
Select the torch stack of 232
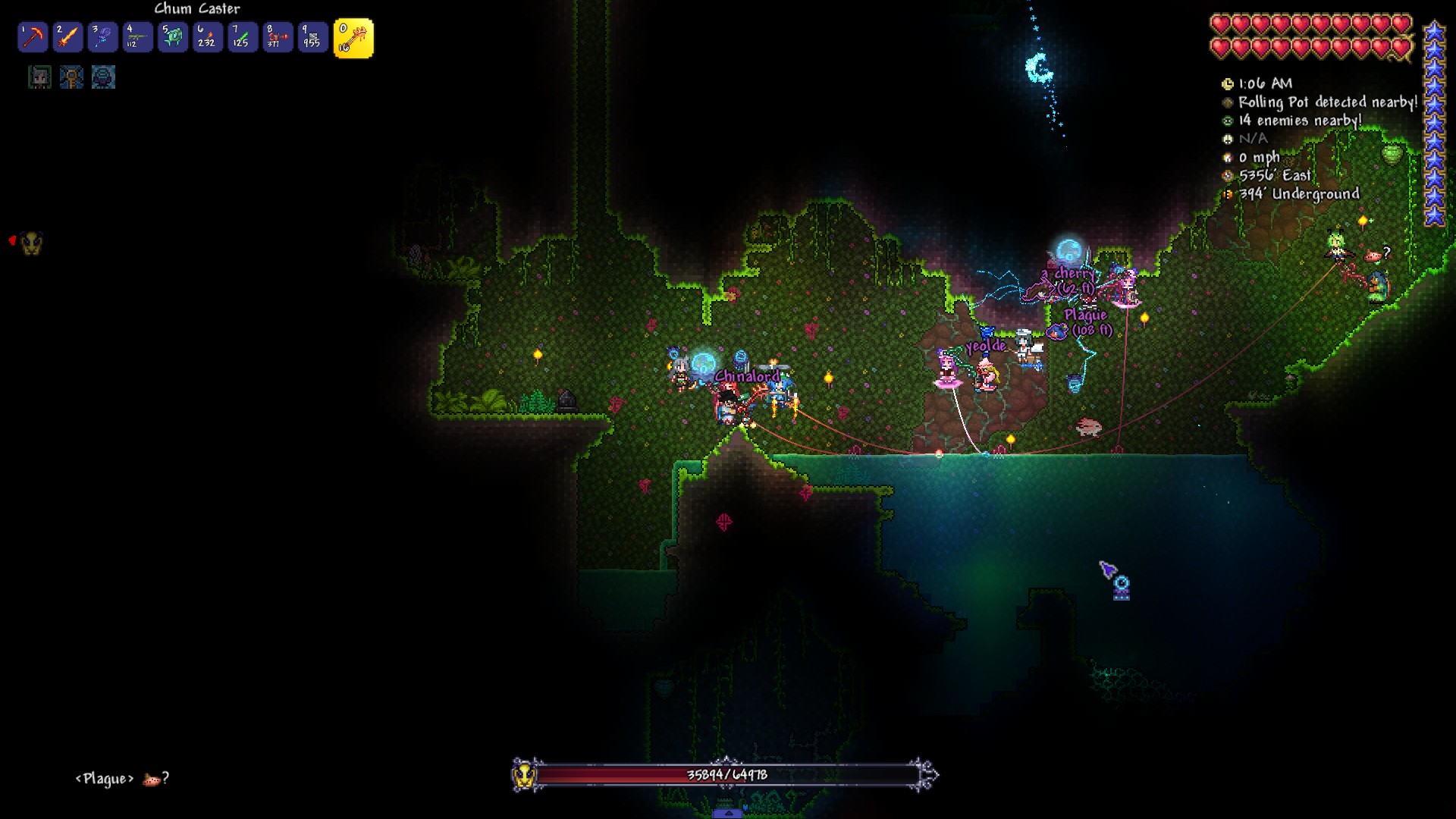point(208,38)
